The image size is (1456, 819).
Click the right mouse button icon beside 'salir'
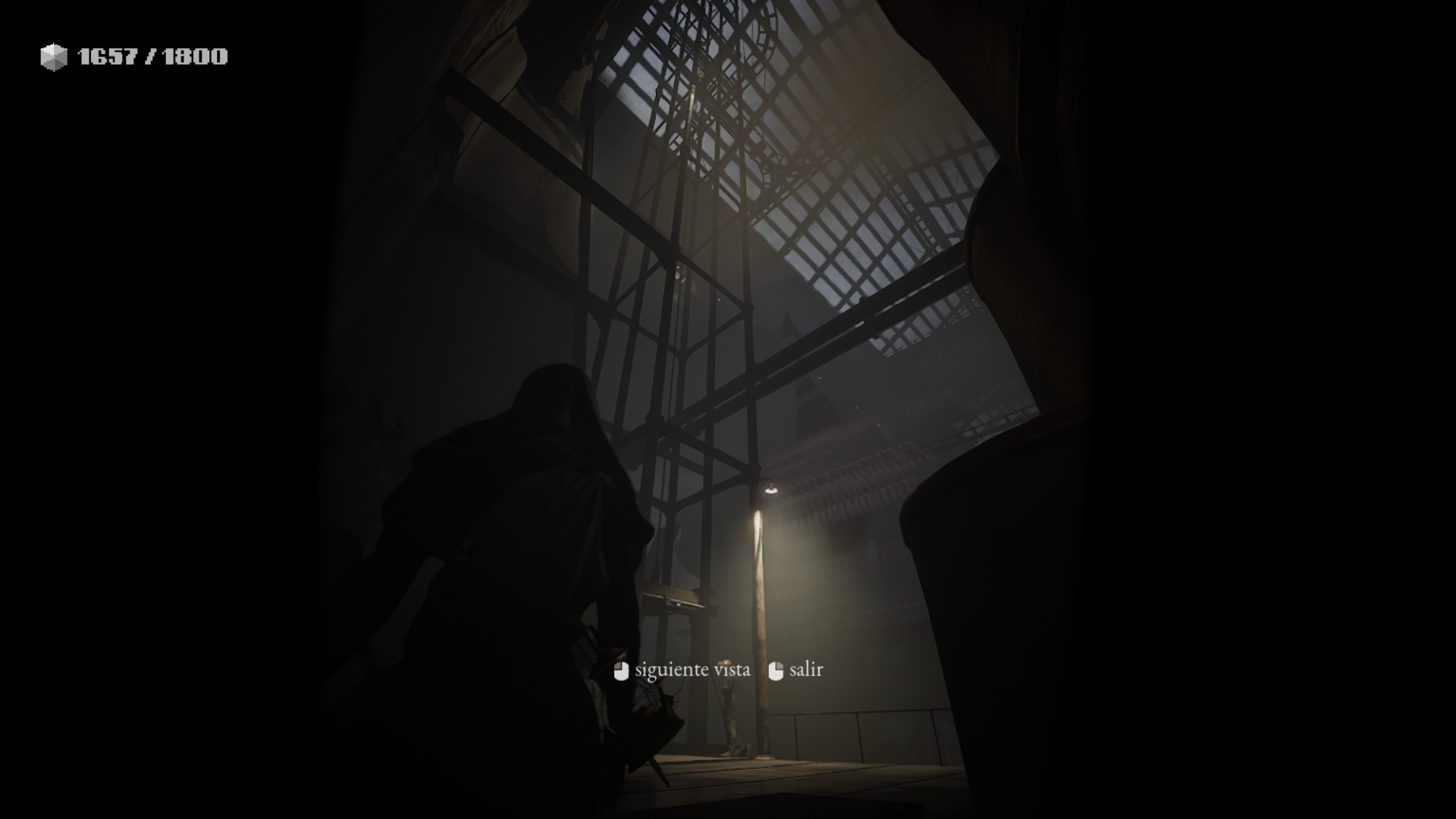[x=775, y=670]
